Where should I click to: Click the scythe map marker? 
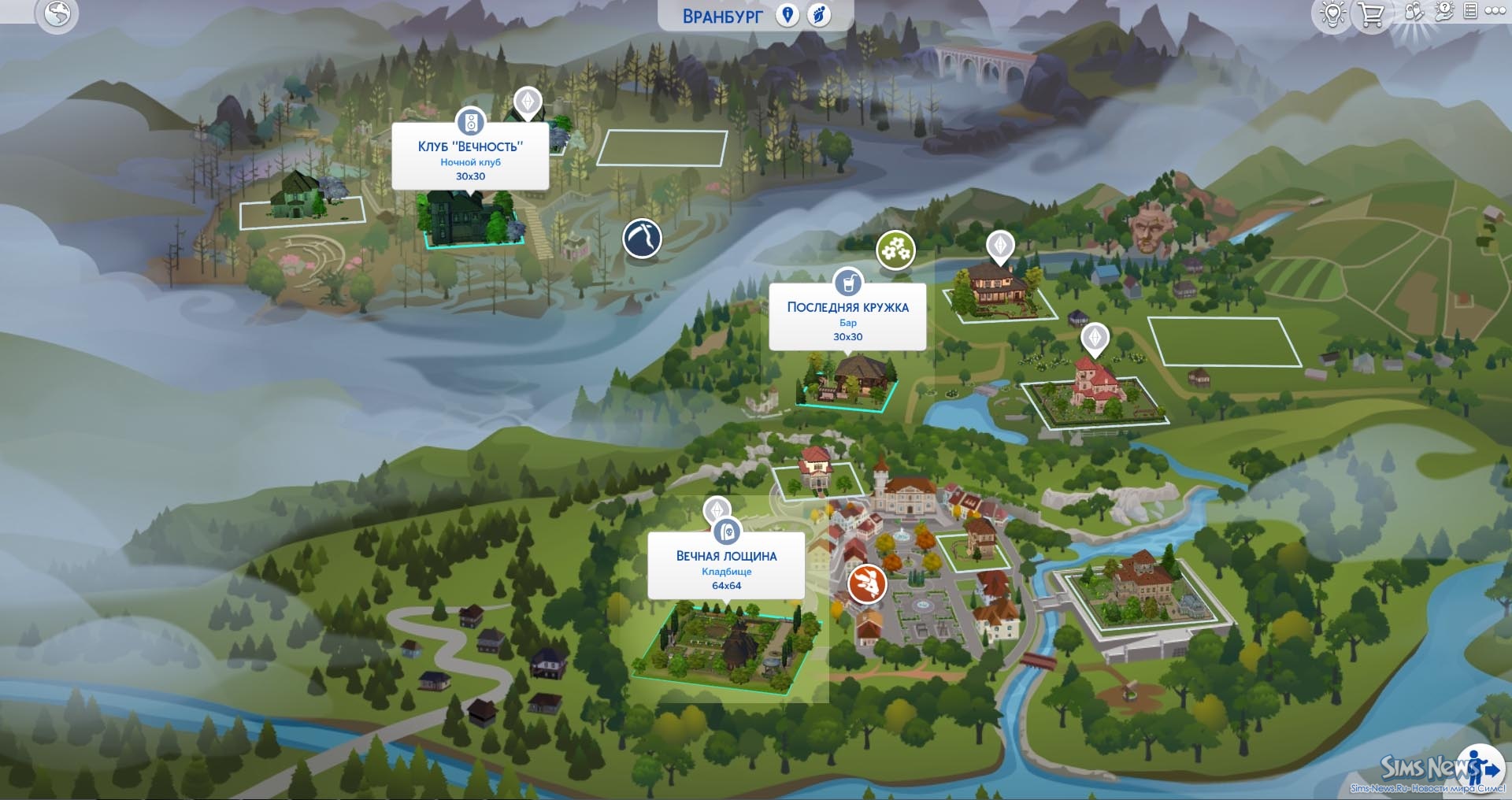coord(642,239)
